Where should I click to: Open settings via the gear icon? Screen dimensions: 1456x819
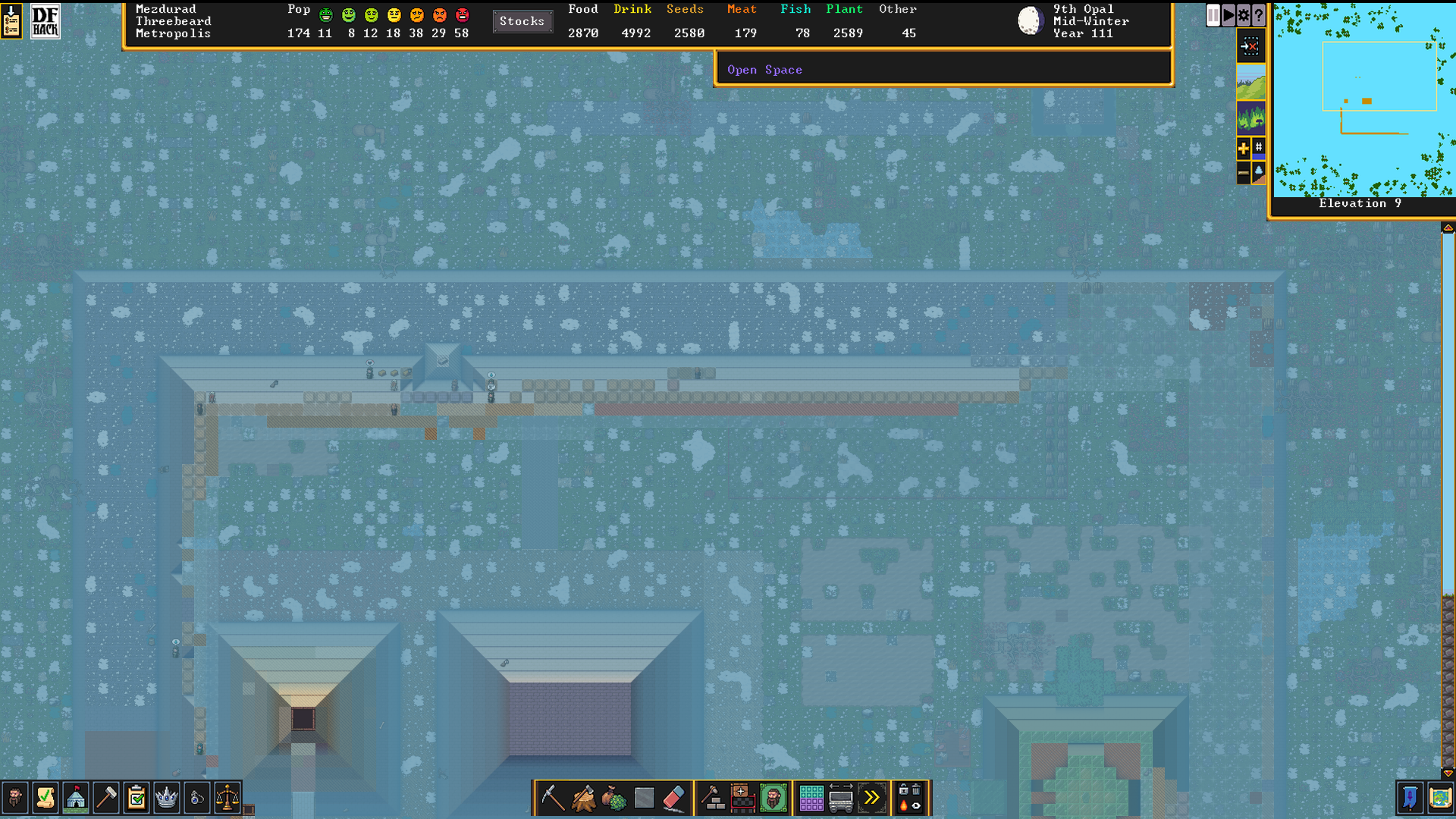pos(1244,14)
